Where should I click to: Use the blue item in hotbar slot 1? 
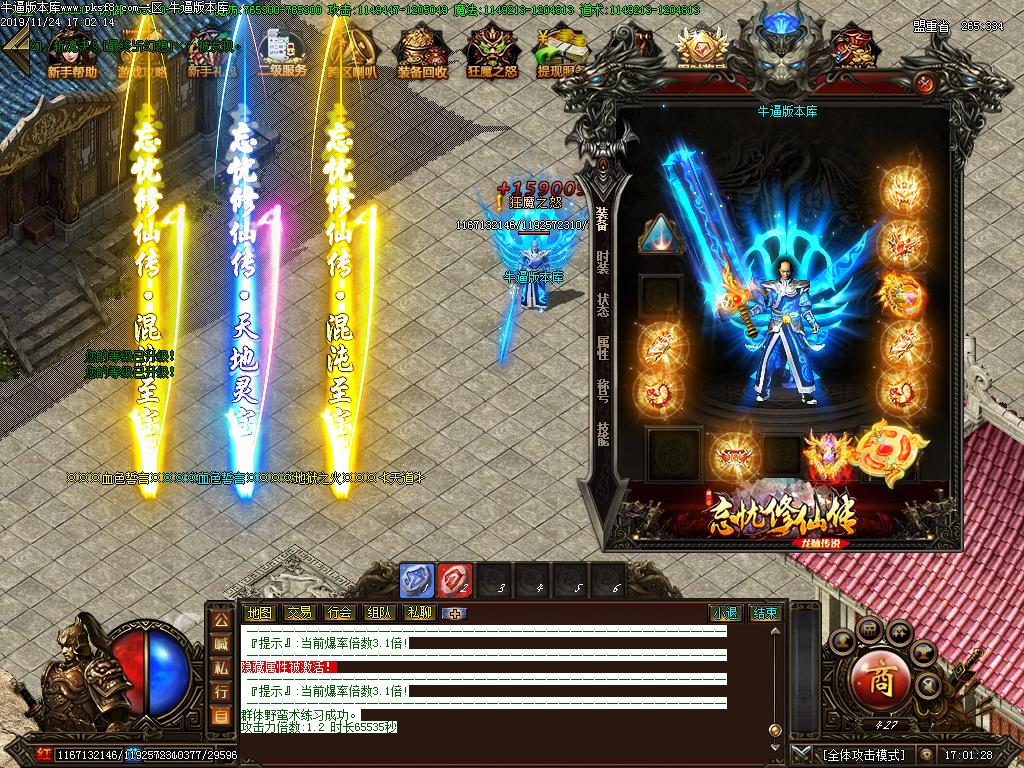416,580
